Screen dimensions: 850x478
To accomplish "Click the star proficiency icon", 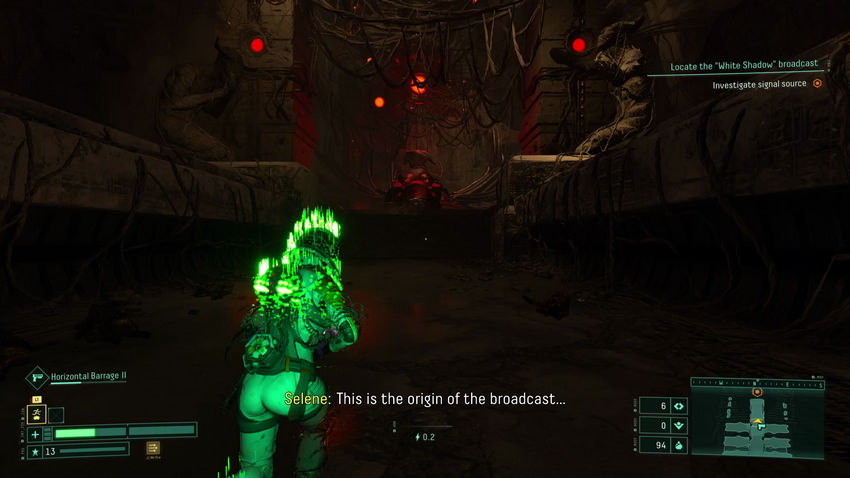I will [x=35, y=452].
